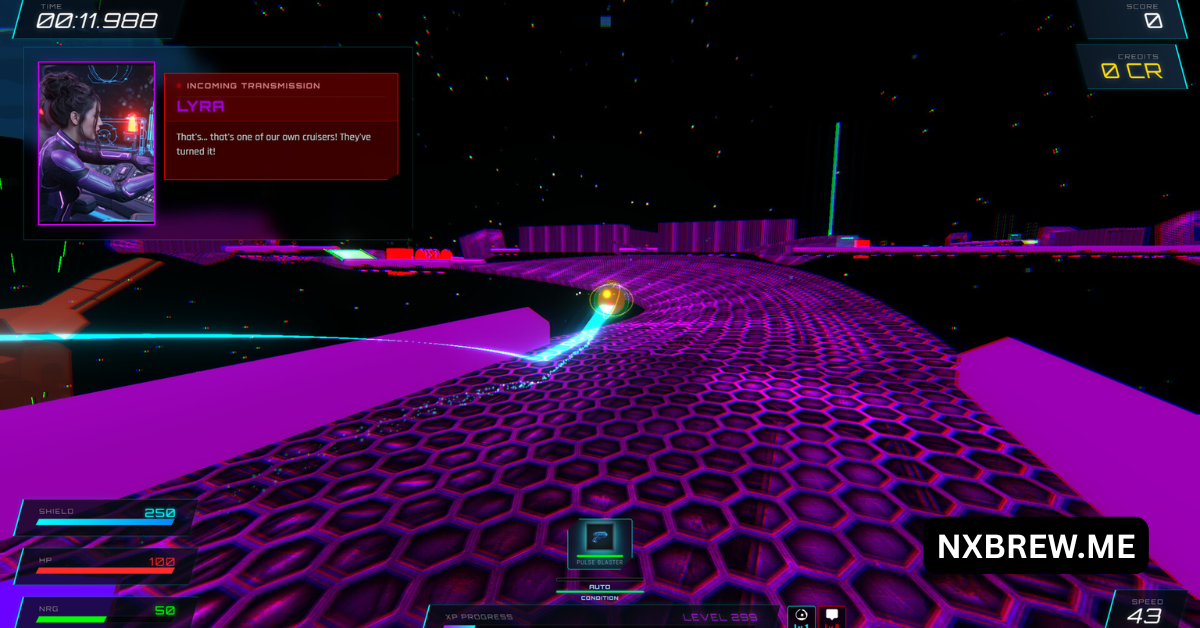
Task: Click the Incoming Transmission message box
Action: 281,126
